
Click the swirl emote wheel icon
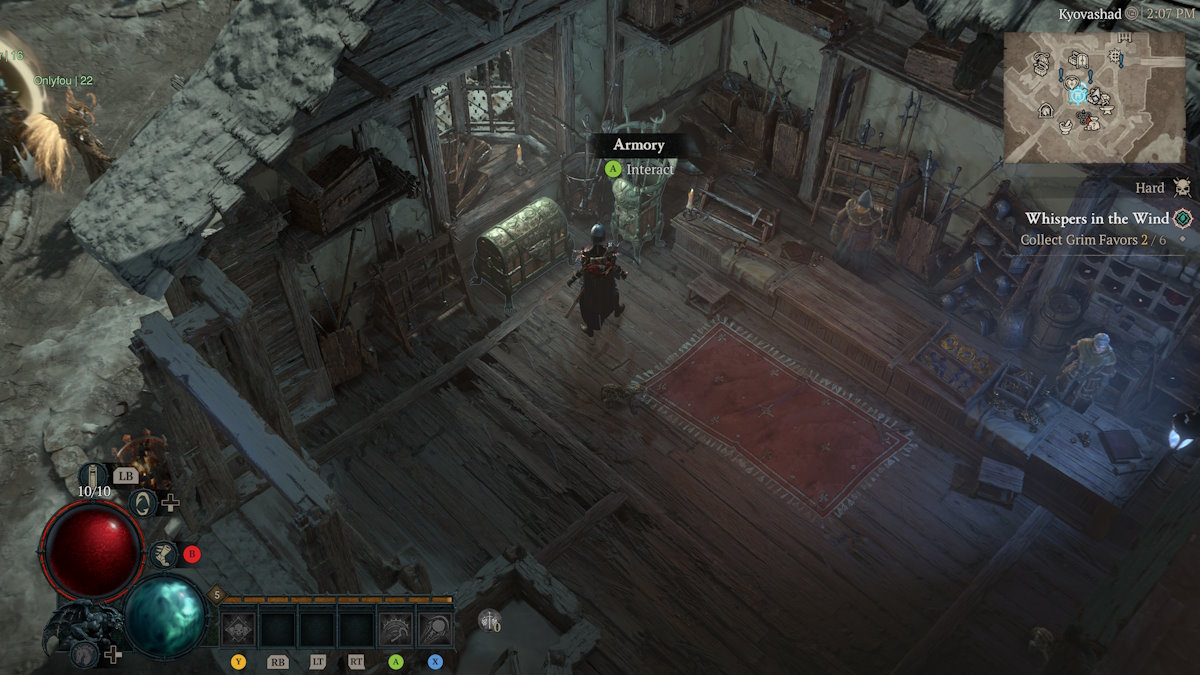pos(143,502)
